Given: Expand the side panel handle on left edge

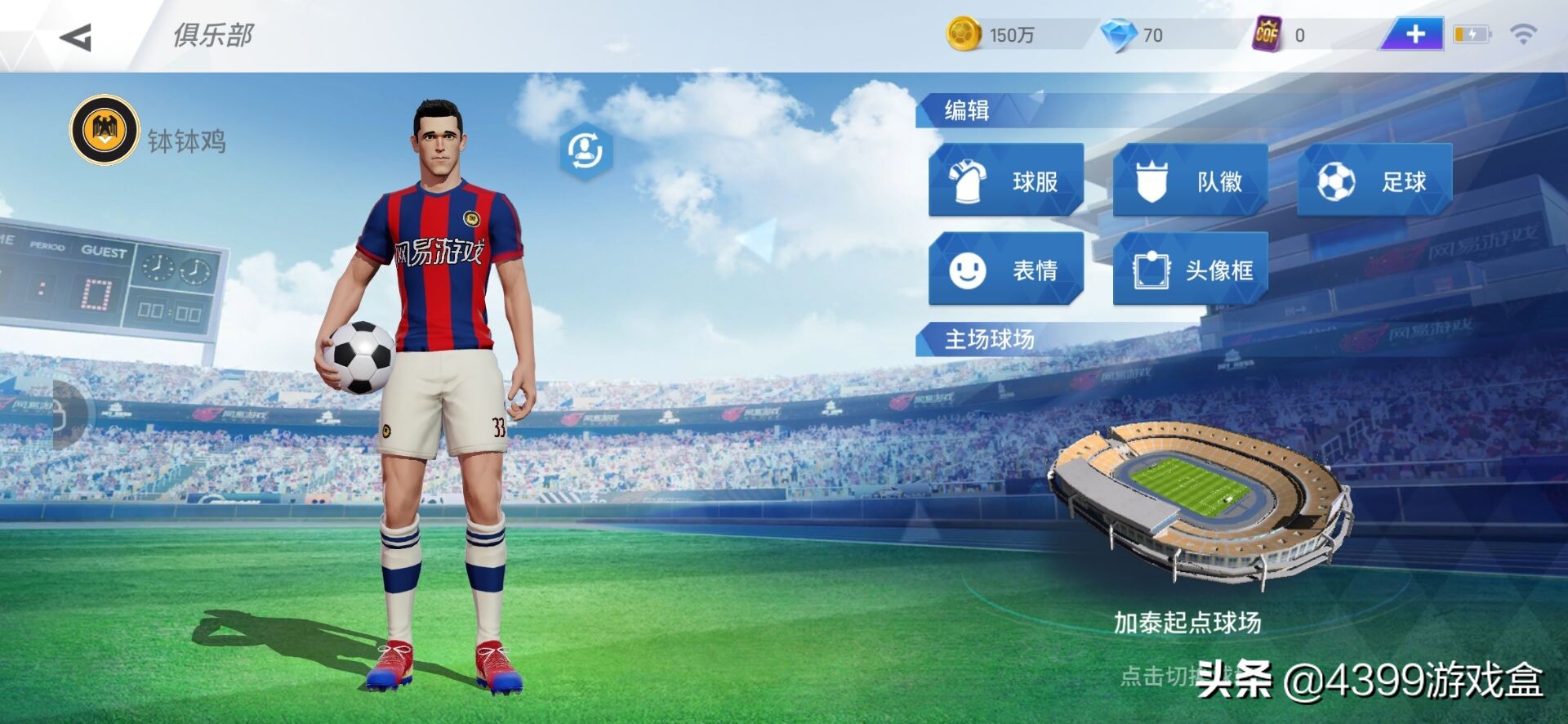Looking at the screenshot, I should click(69, 414).
